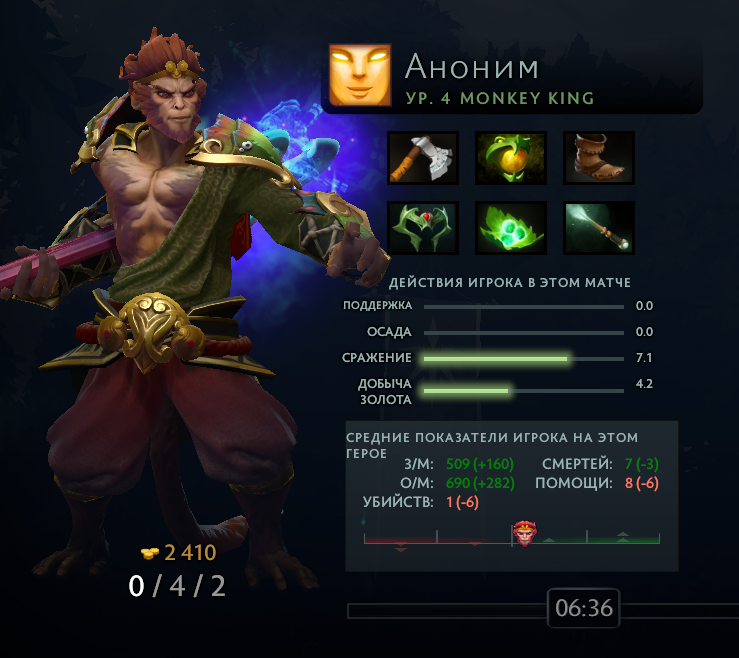
Task: Choose the green Headdress with red gem
Action: pos(423,228)
